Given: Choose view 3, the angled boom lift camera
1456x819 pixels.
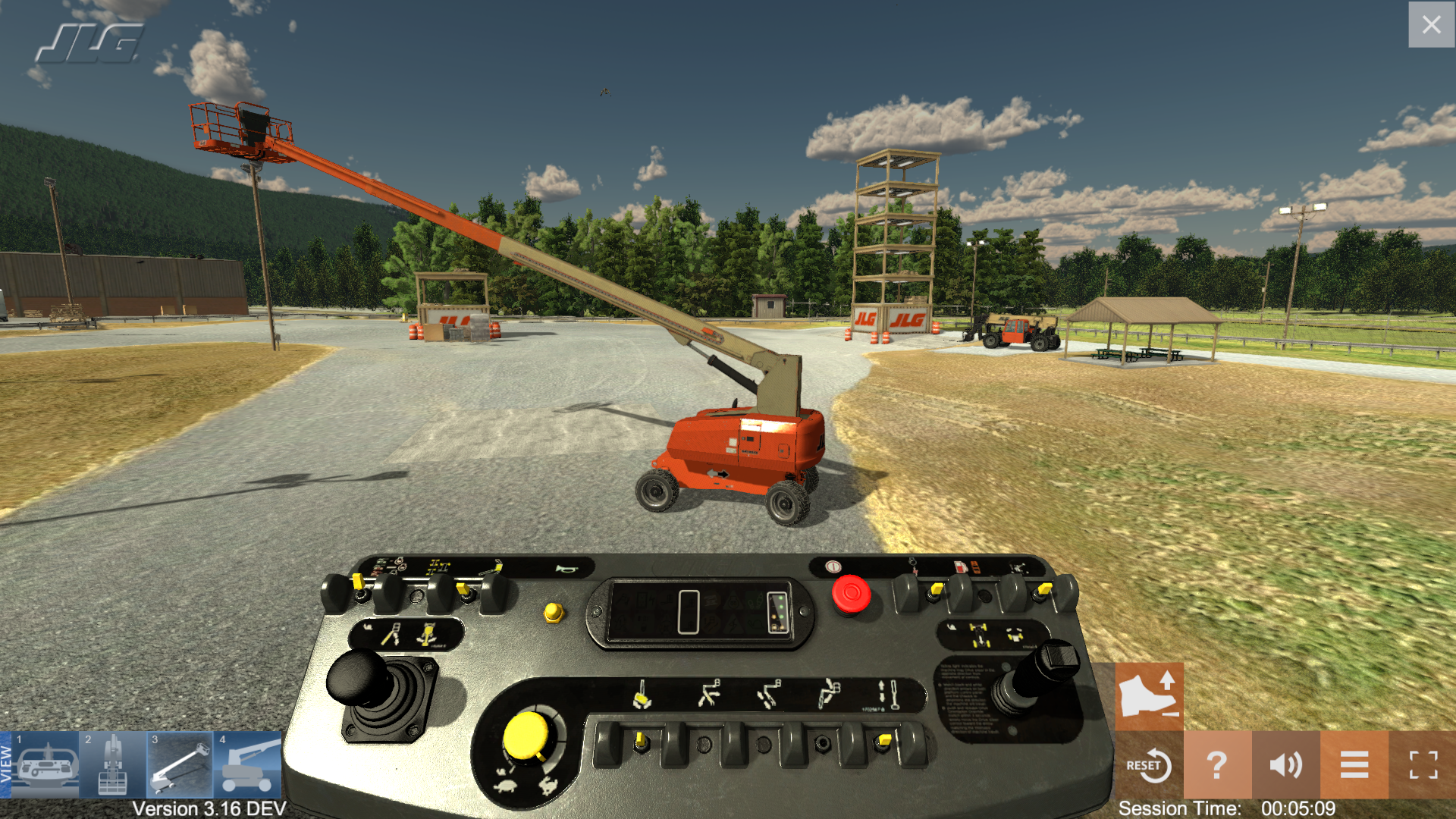Looking at the screenshot, I should [180, 764].
